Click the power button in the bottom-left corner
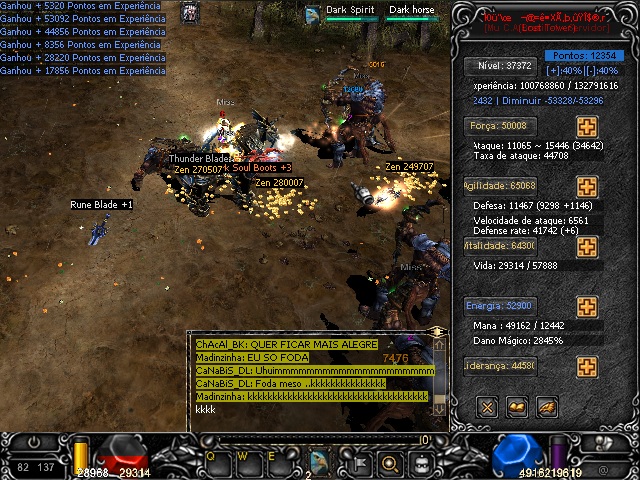 (x=36, y=441)
